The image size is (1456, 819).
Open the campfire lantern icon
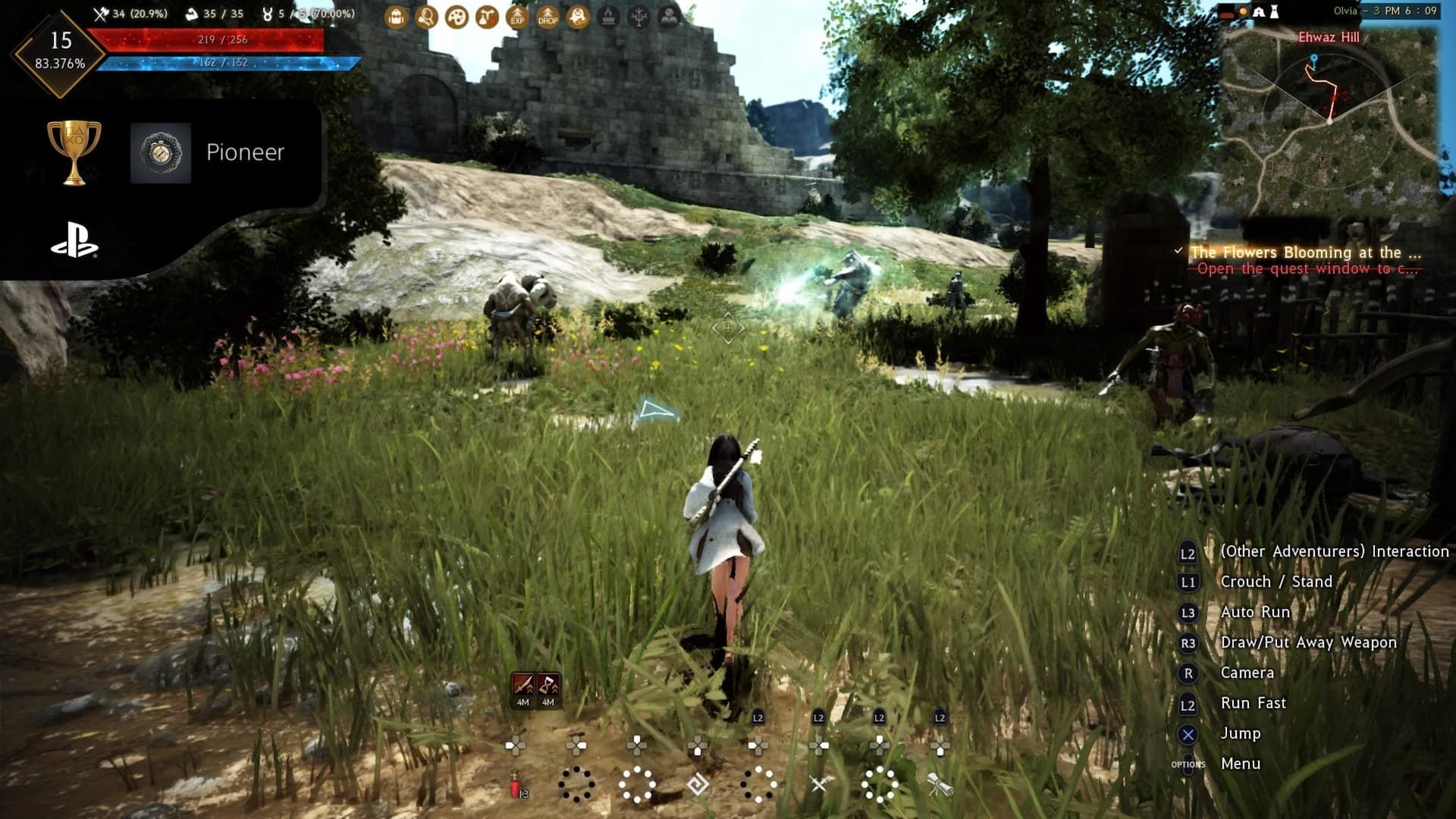608,16
